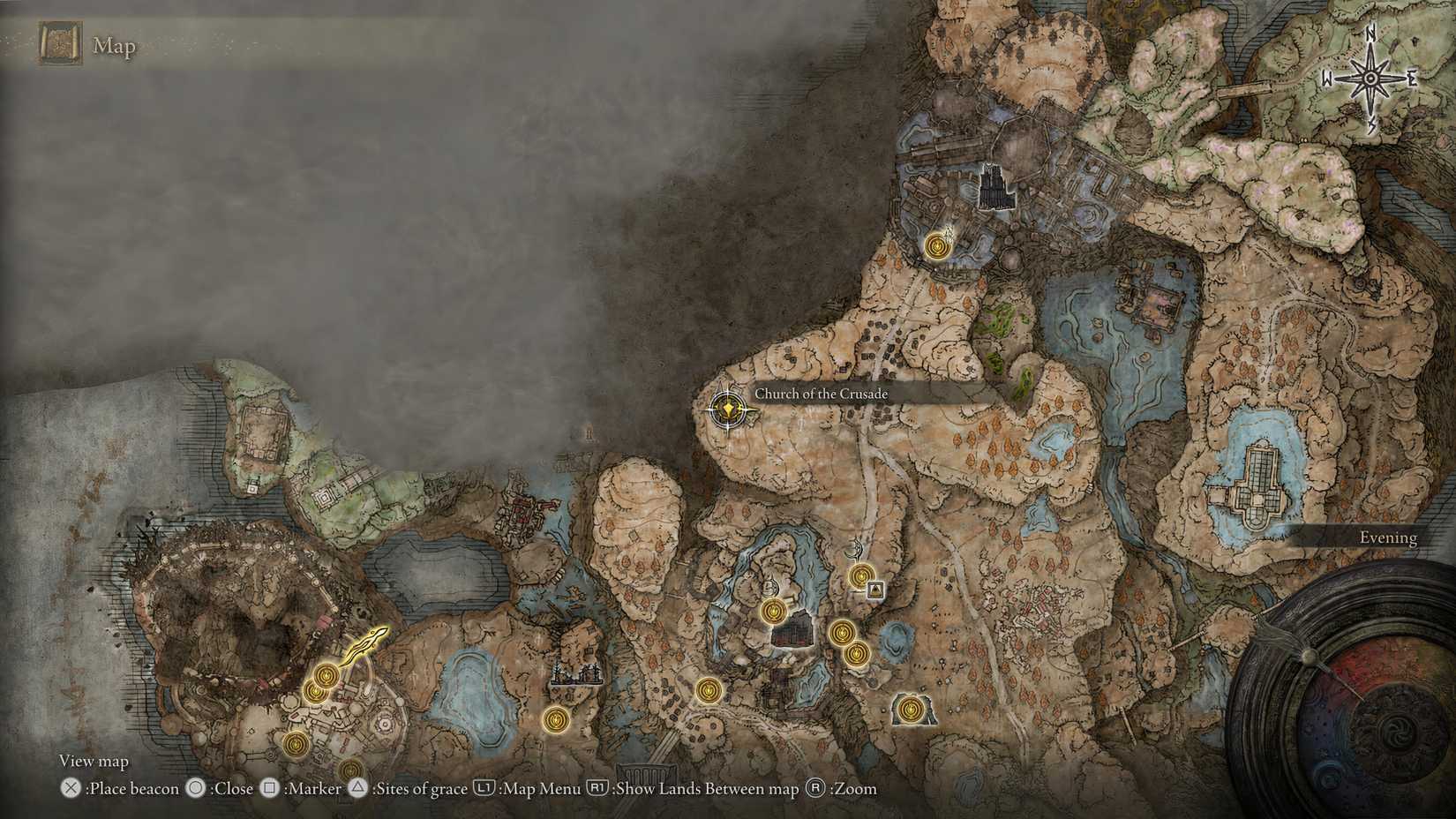Select the lone site of grace near the central lake

pos(556,721)
